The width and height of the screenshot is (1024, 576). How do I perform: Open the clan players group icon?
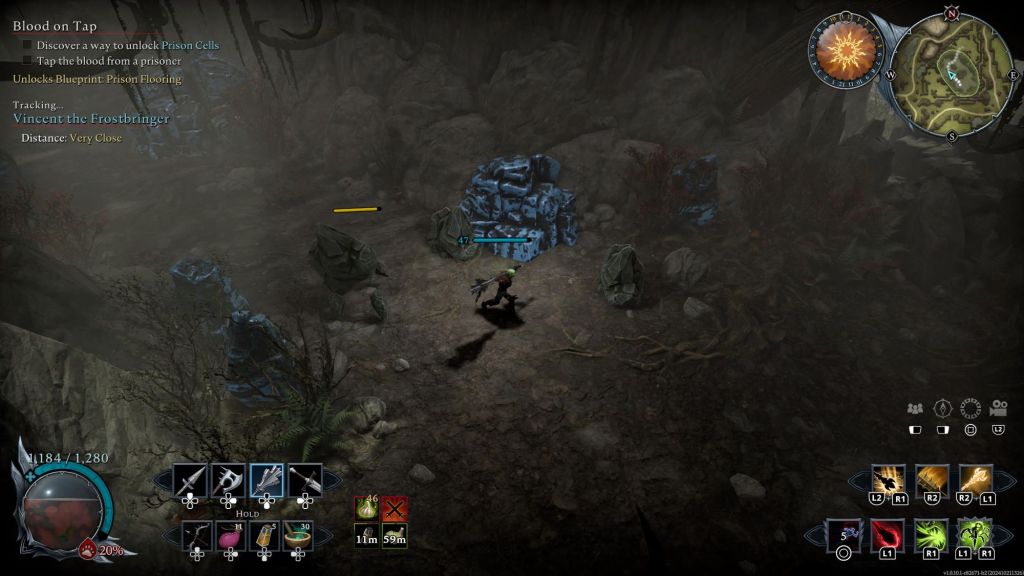point(915,408)
